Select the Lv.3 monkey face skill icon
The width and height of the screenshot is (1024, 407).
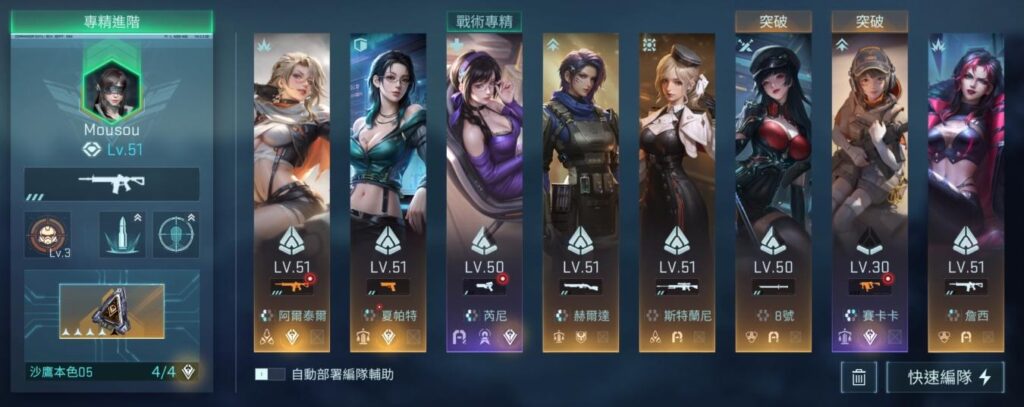47,235
